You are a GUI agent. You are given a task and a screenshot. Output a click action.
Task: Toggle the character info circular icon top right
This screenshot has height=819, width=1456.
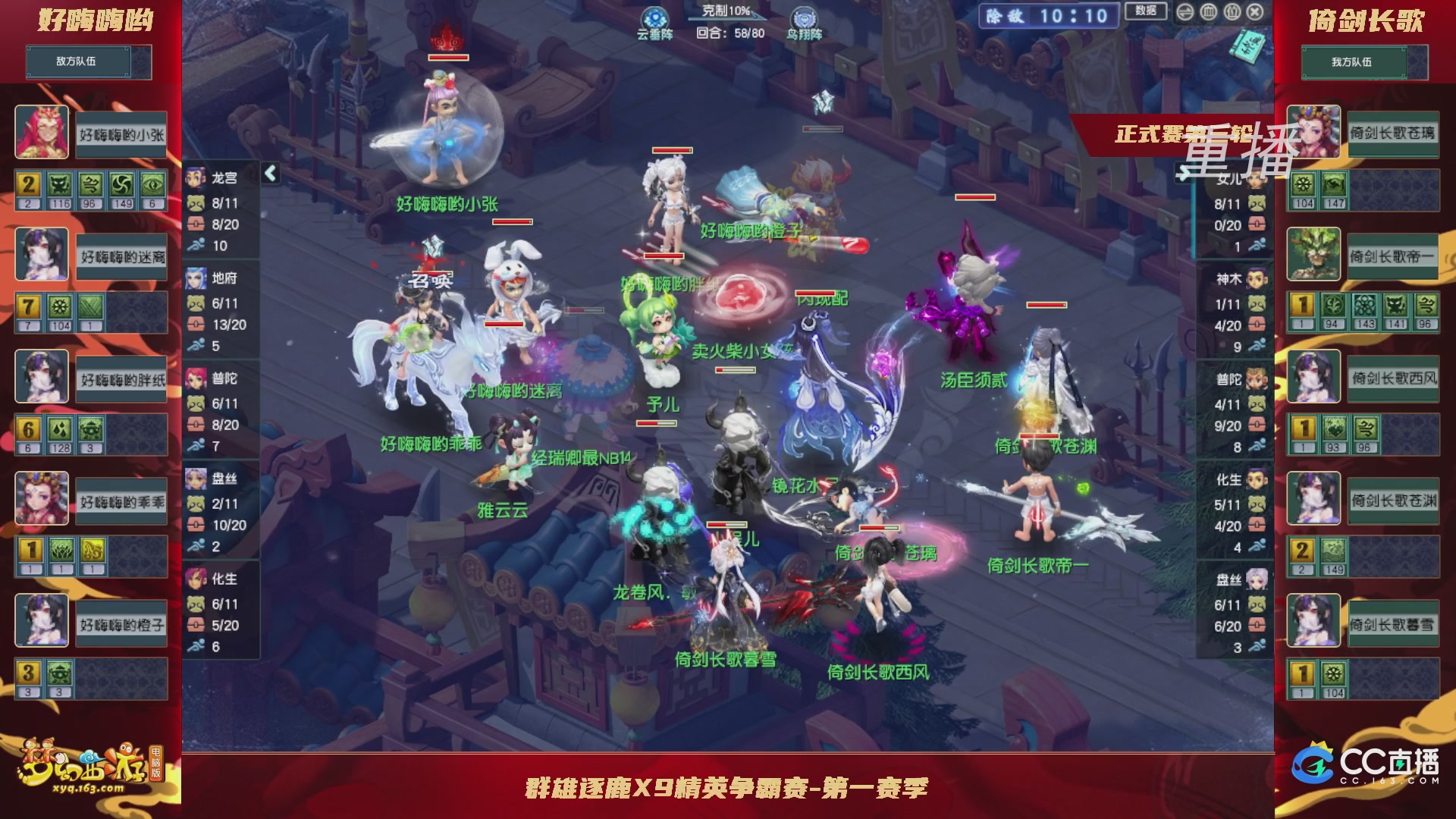(x=1232, y=12)
